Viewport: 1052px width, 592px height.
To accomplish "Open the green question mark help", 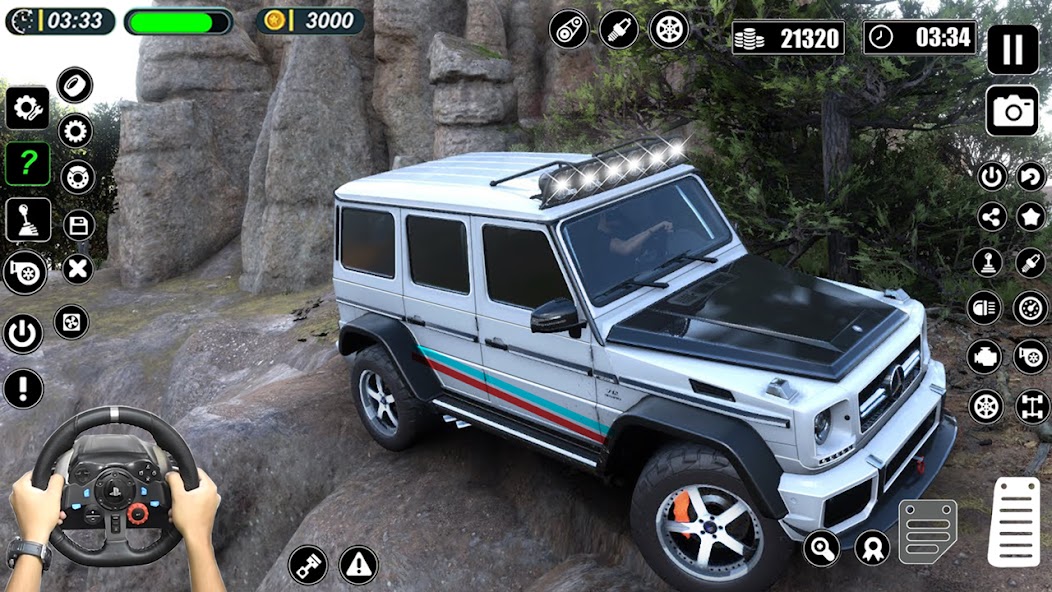I will (27, 163).
